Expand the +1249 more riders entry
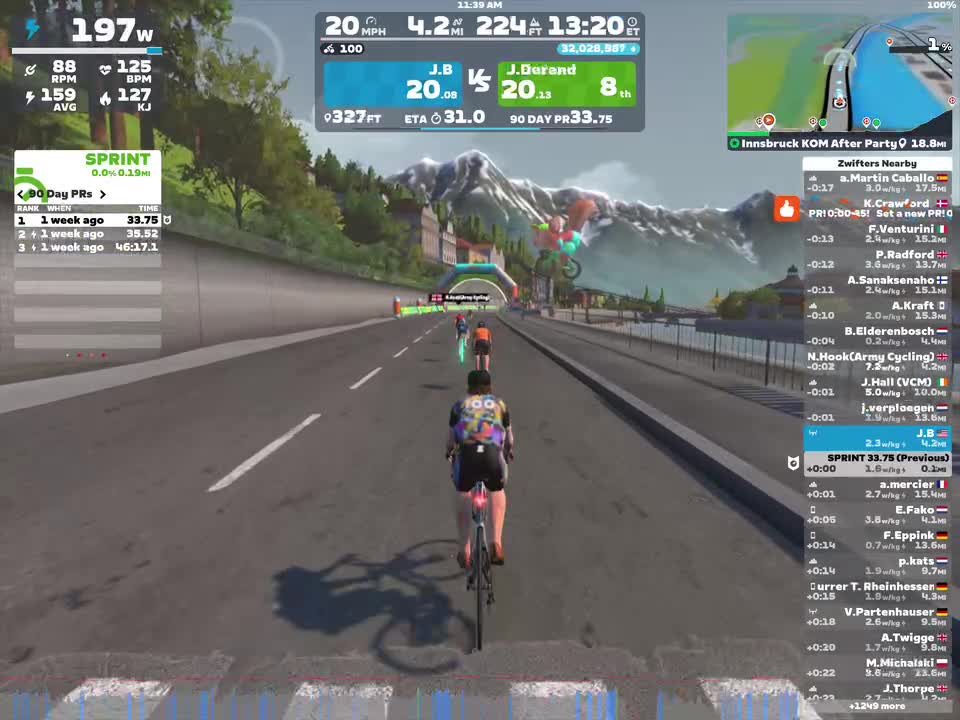The height and width of the screenshot is (720, 960). coord(877,706)
